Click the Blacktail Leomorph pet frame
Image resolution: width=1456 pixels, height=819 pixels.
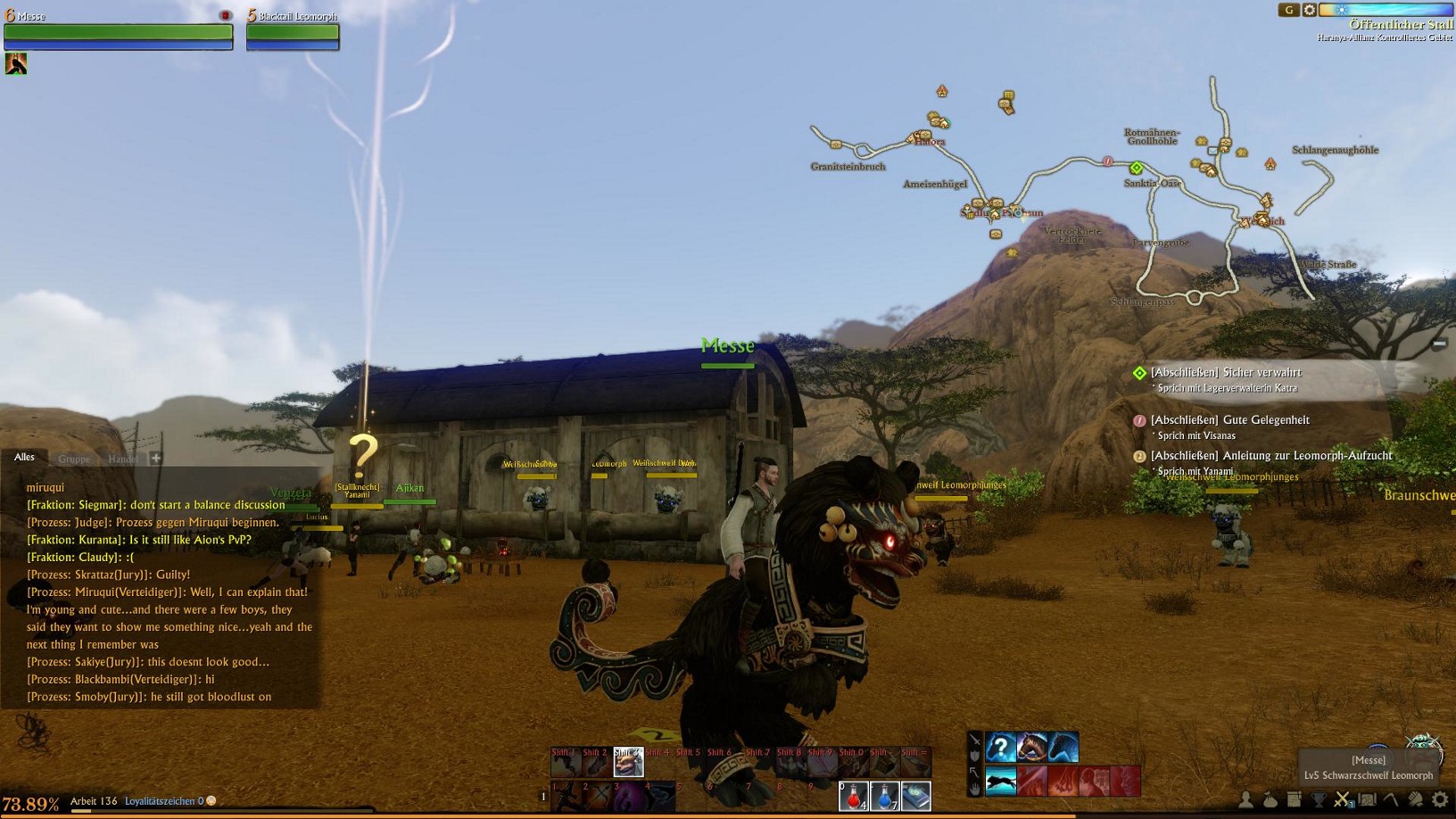pyautogui.click(x=293, y=34)
